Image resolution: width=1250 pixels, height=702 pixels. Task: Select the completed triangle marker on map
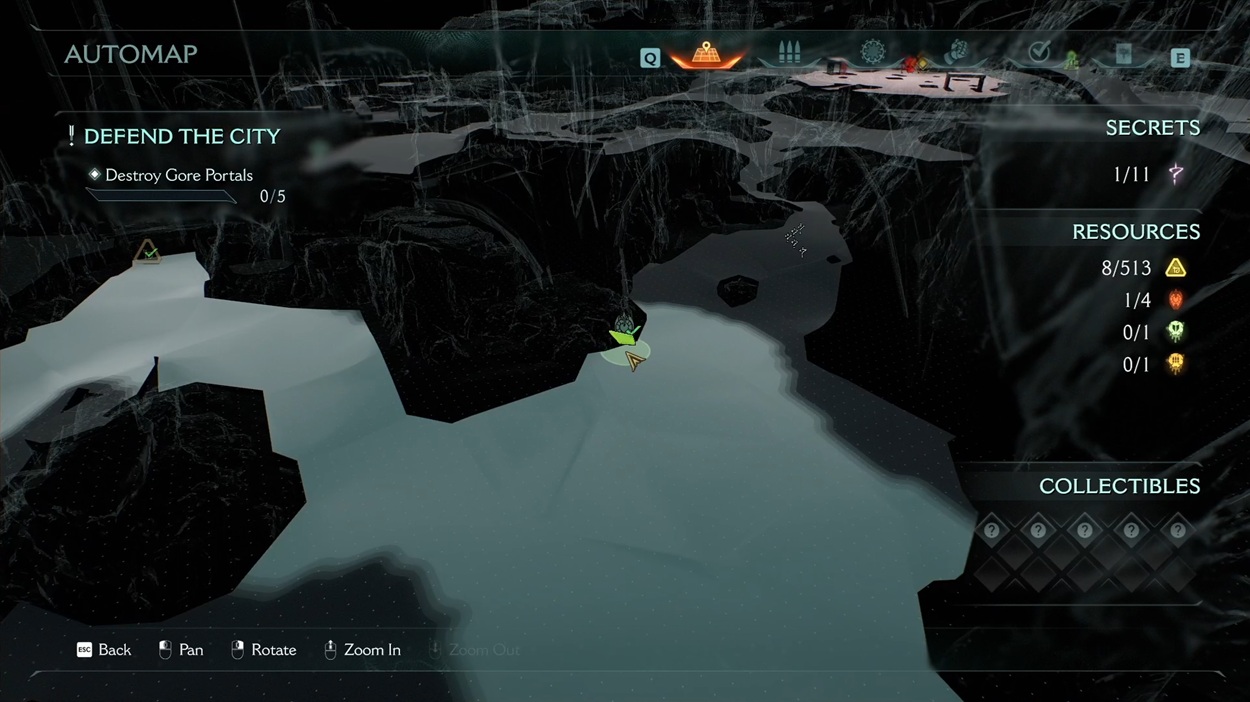(148, 252)
